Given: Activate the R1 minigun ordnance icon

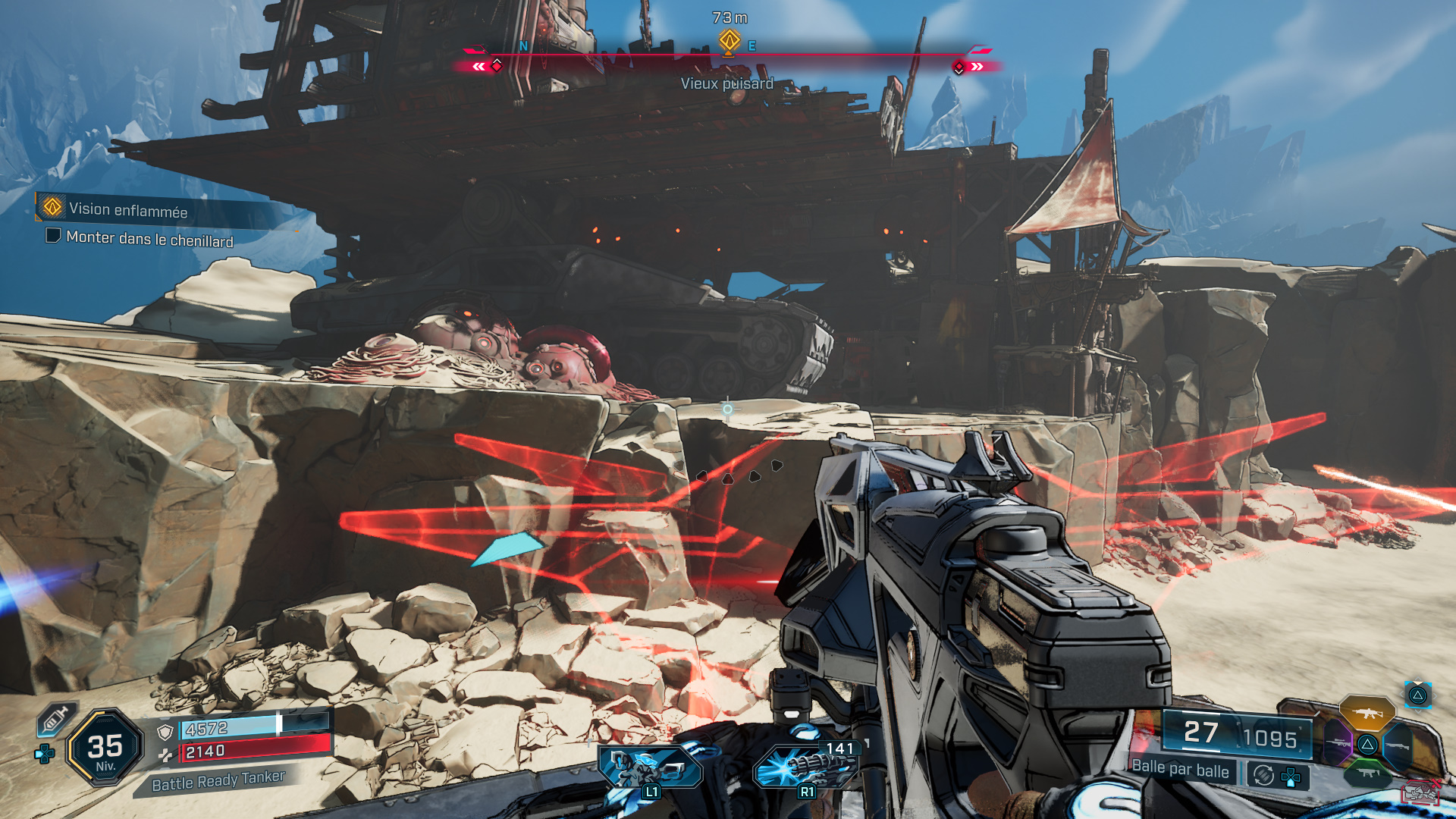Looking at the screenshot, I should 805,766.
